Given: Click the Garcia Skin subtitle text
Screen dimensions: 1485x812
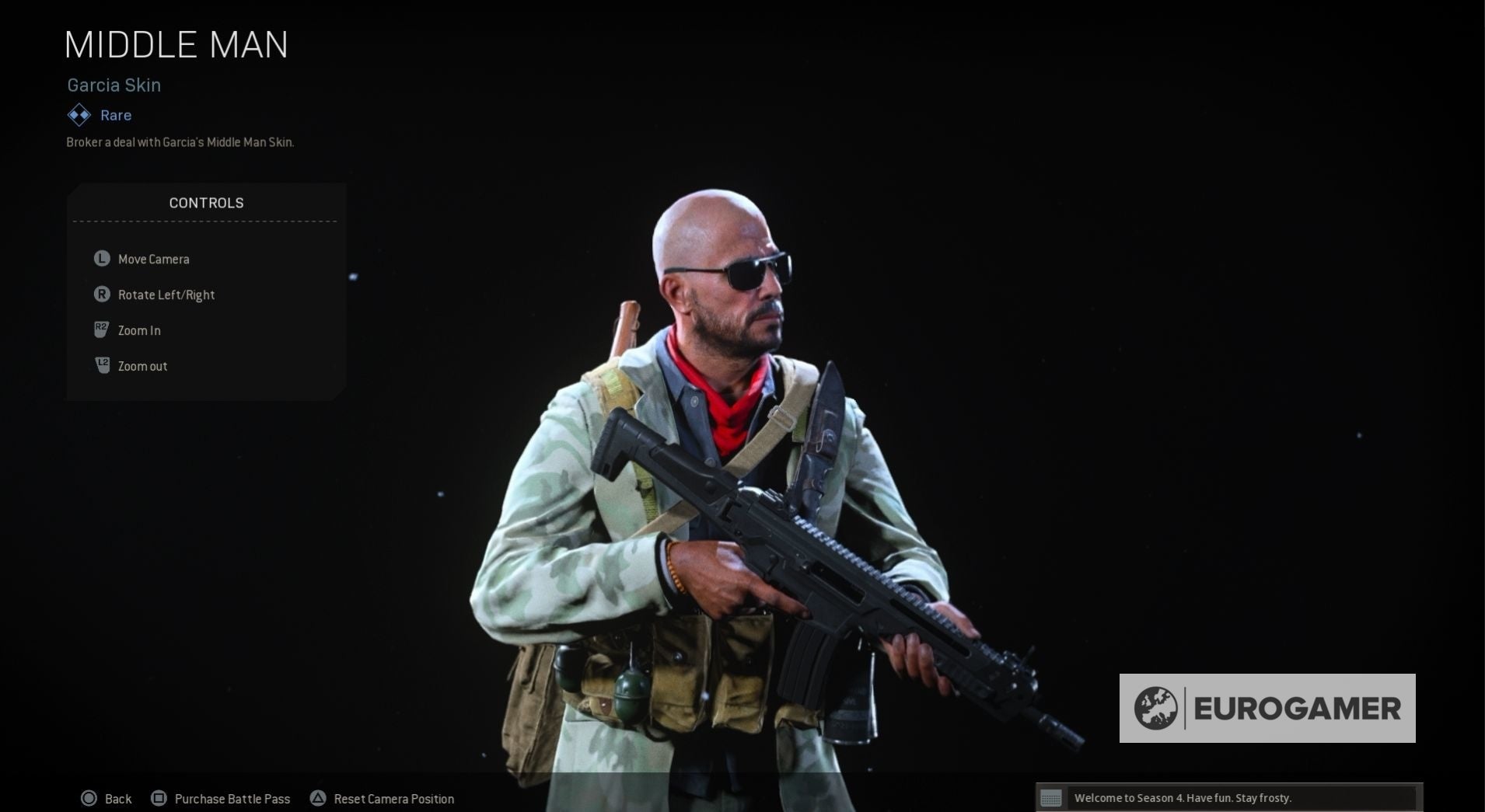Looking at the screenshot, I should (x=114, y=85).
